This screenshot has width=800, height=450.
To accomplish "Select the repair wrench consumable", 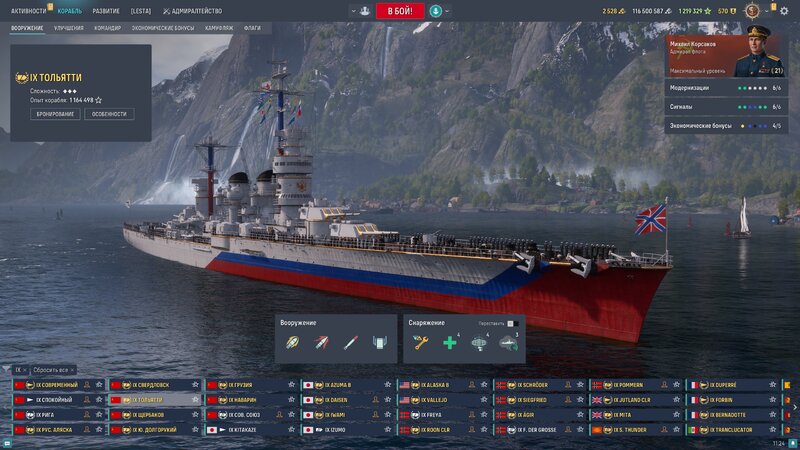I will (421, 343).
